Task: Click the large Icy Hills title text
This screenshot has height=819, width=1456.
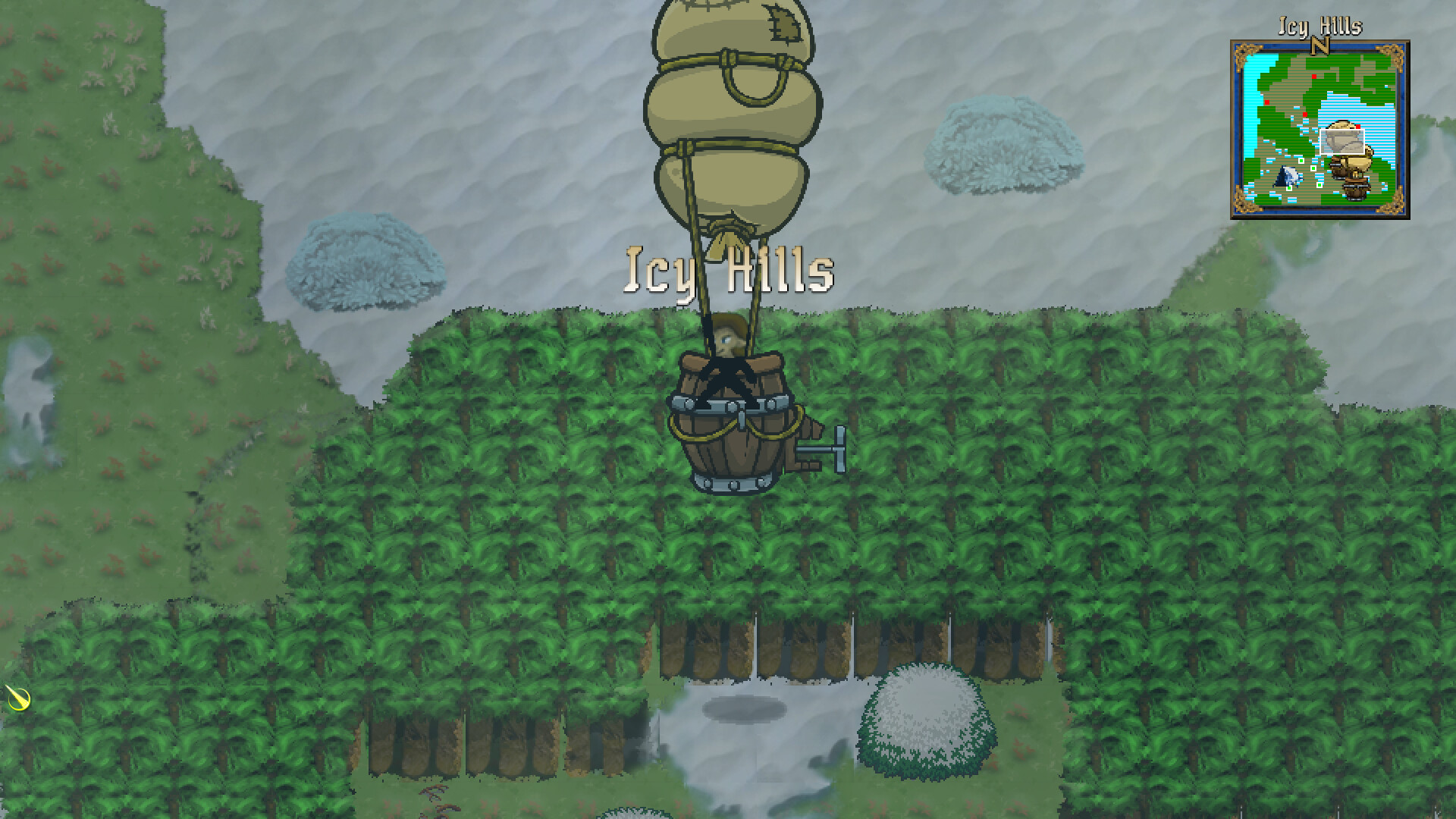Action: point(730,271)
